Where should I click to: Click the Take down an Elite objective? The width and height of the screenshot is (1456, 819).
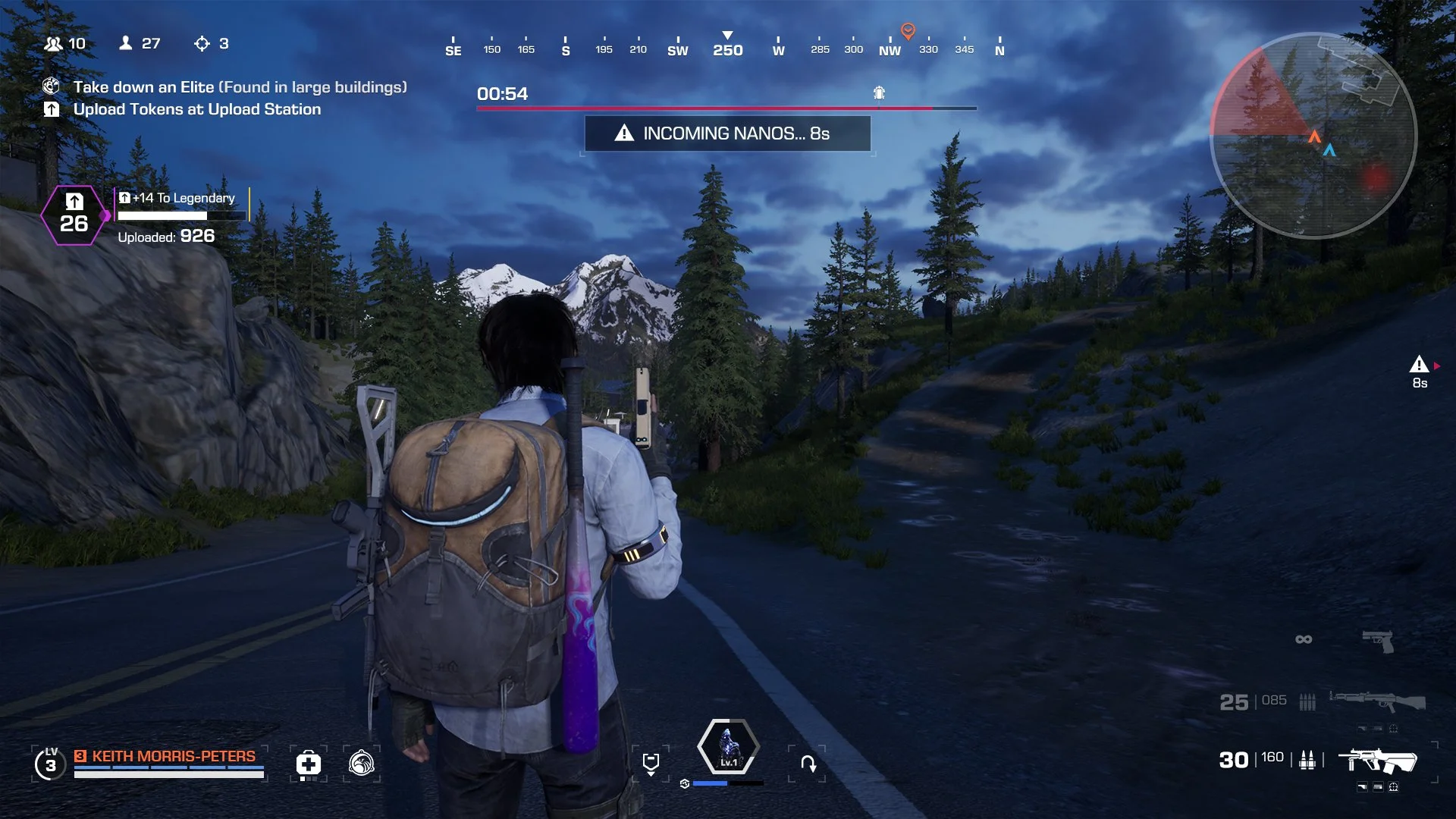pyautogui.click(x=240, y=87)
